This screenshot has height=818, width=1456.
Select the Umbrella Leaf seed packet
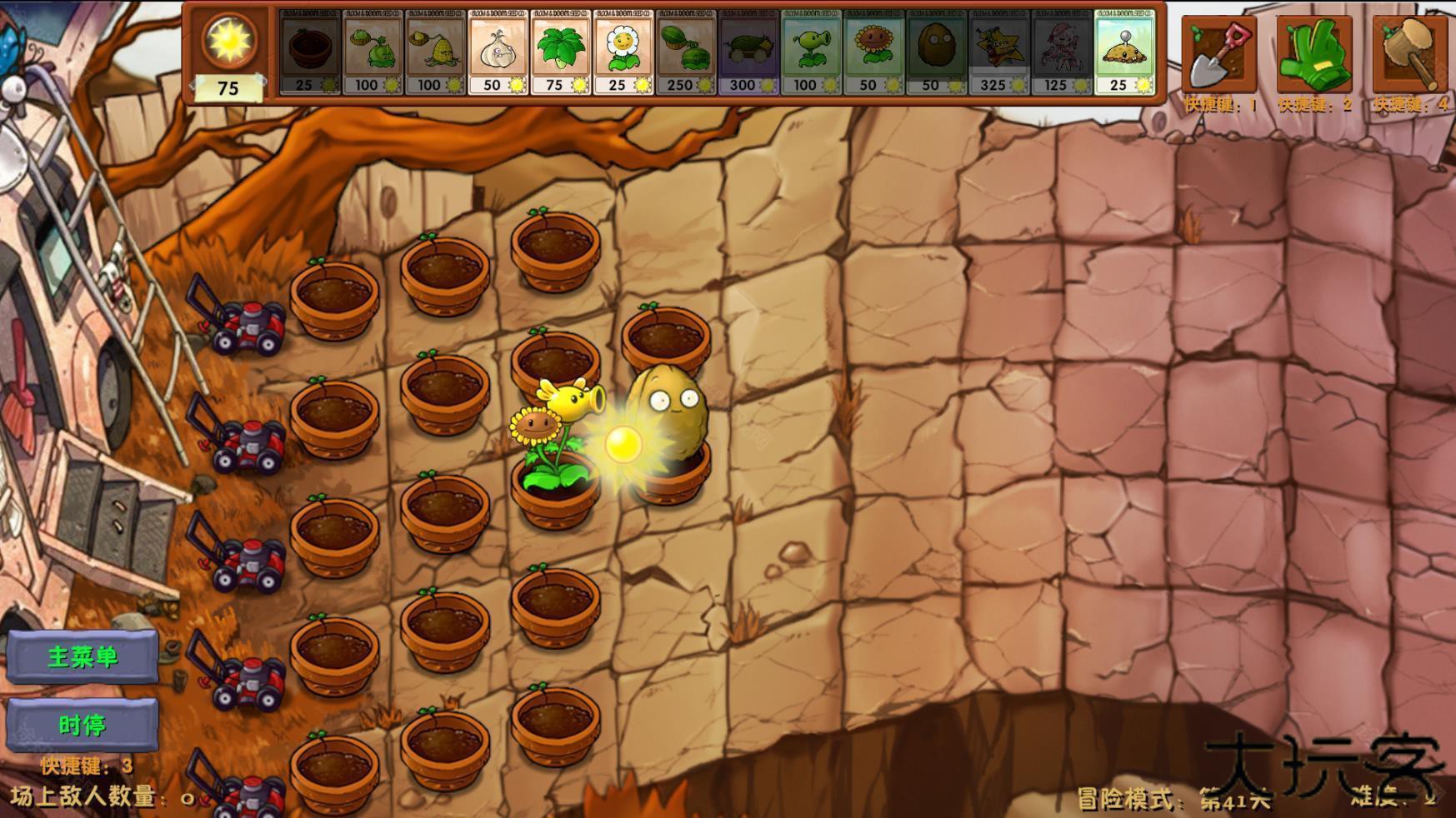click(561, 50)
